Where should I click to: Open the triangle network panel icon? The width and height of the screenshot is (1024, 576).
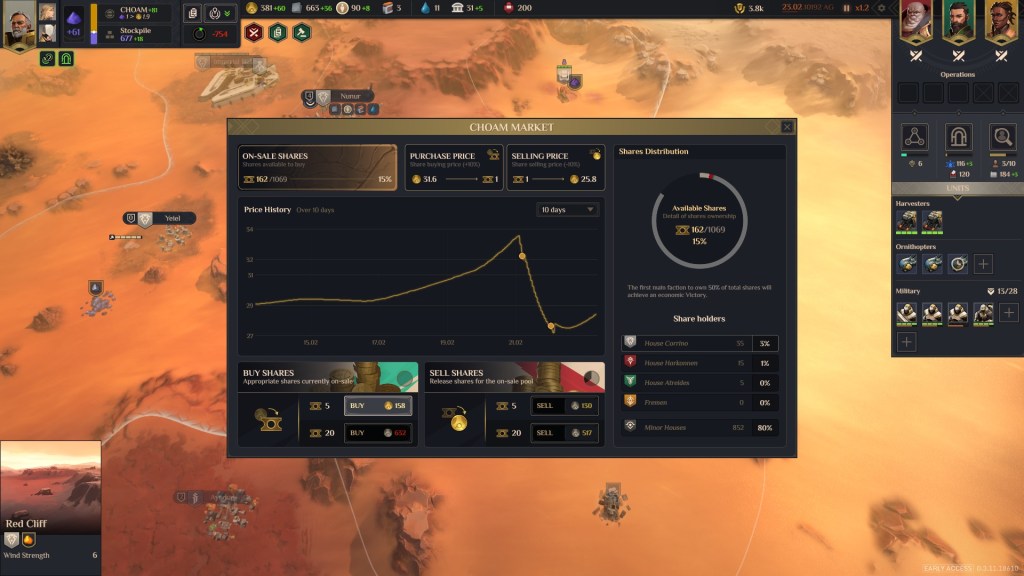(914, 137)
